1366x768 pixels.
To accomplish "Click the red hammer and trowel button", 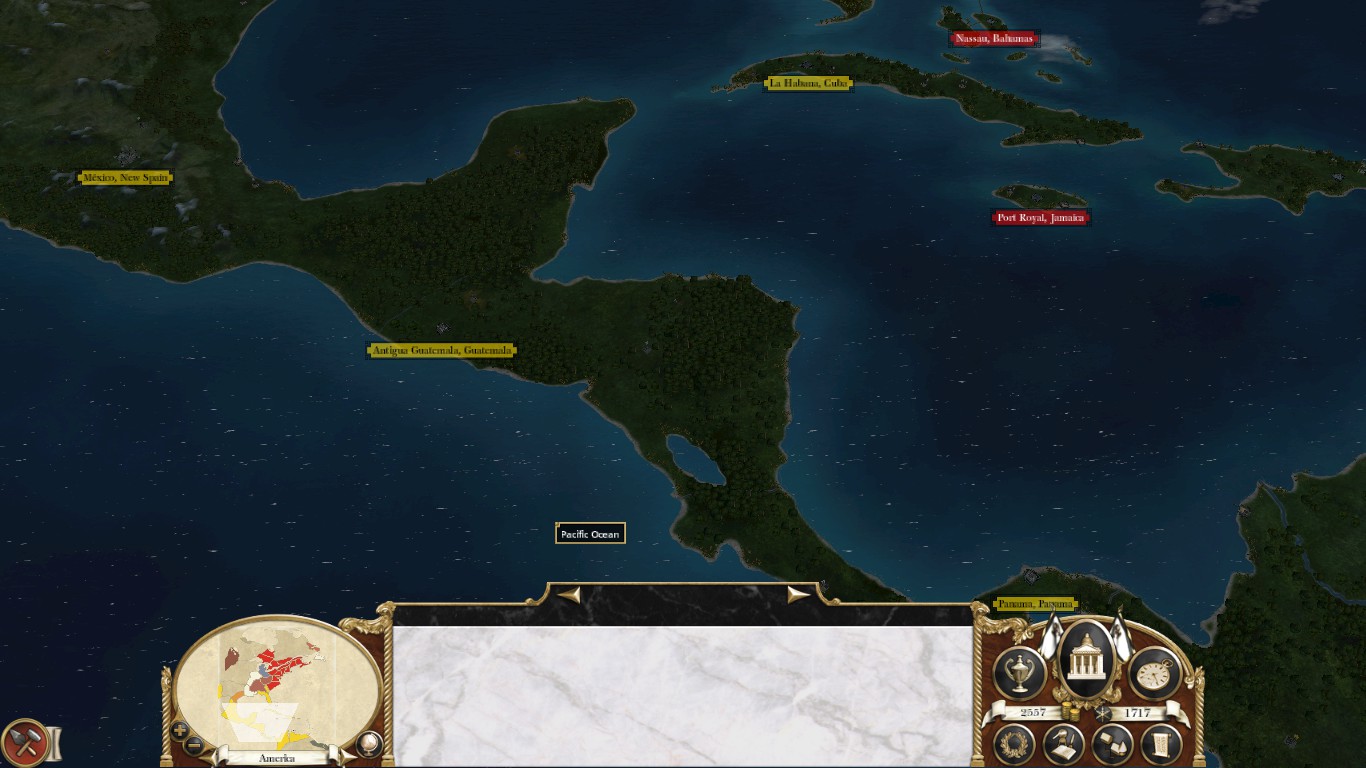I will point(24,744).
